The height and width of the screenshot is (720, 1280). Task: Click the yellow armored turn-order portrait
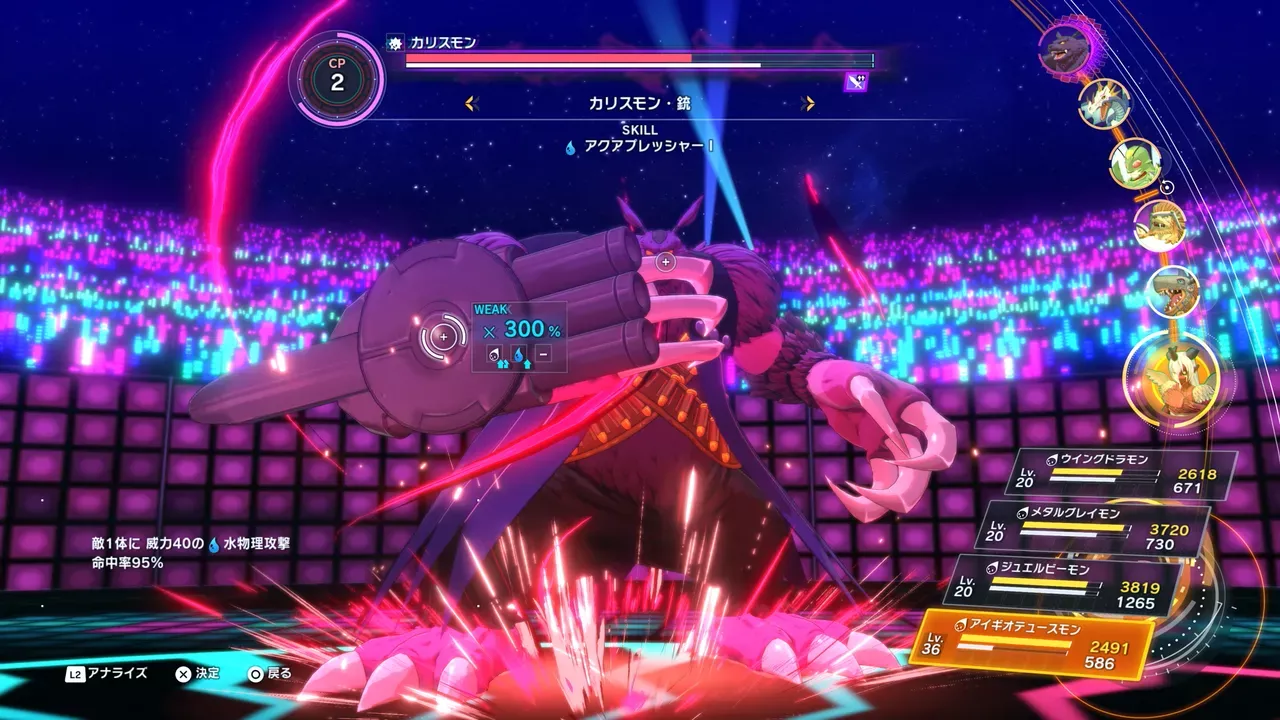point(1160,226)
